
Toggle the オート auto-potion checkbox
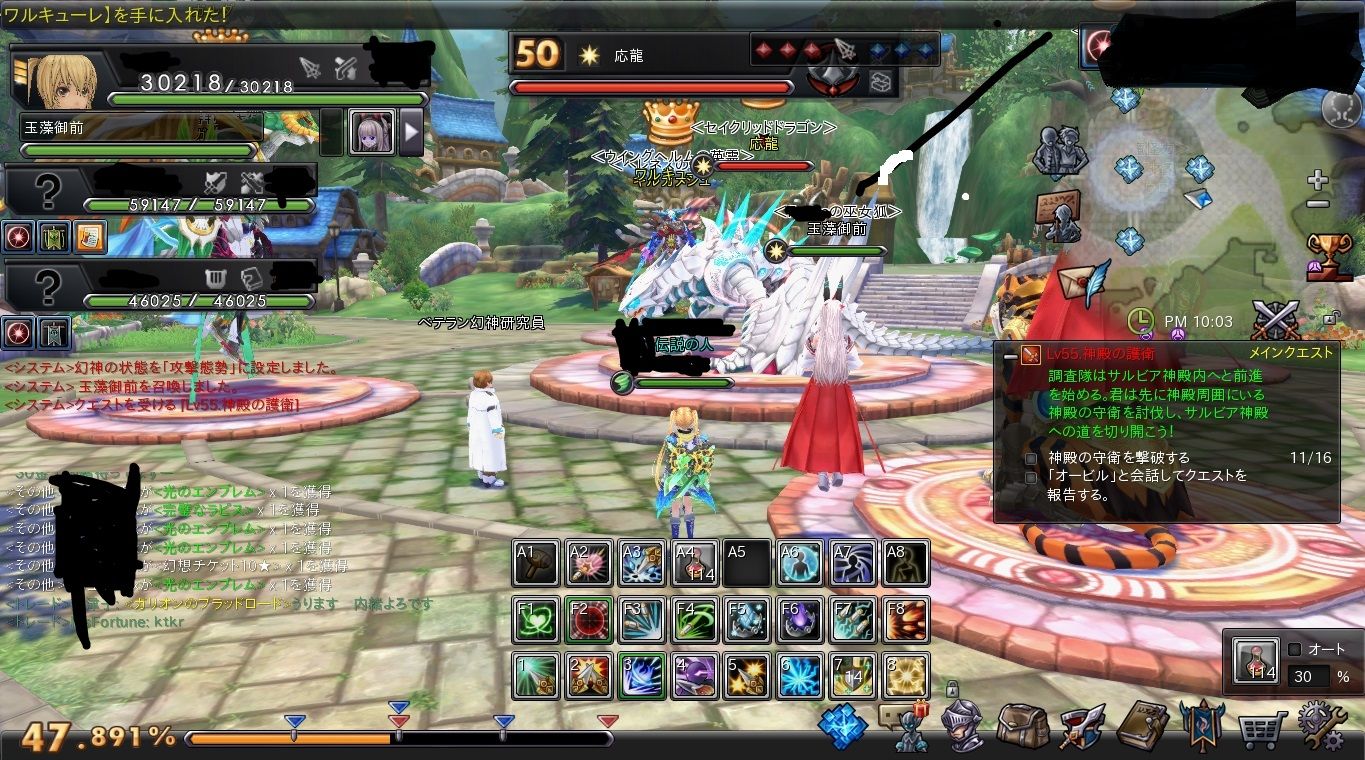click(1295, 649)
